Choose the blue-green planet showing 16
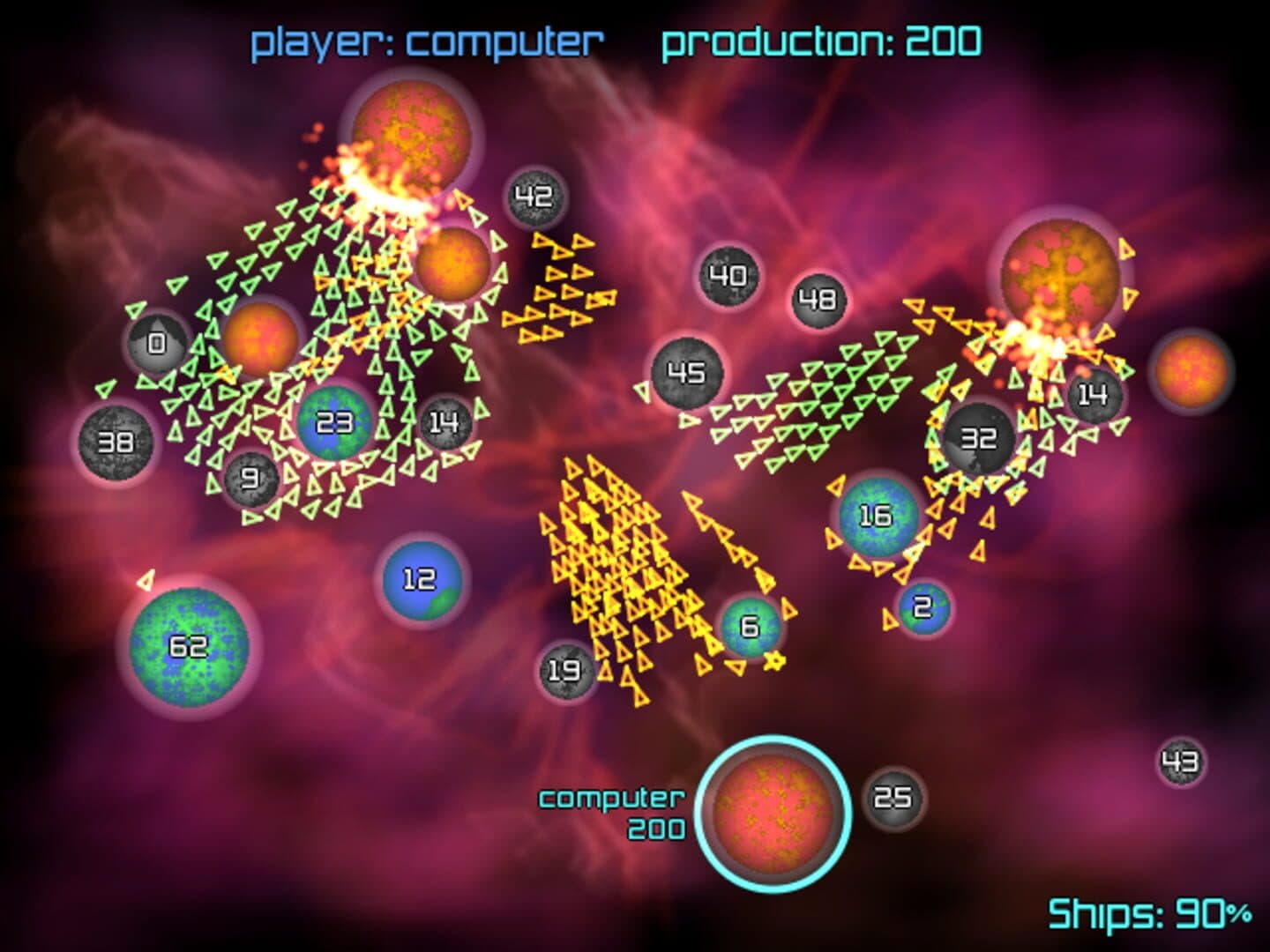Viewport: 1270px width, 952px height. (x=876, y=516)
